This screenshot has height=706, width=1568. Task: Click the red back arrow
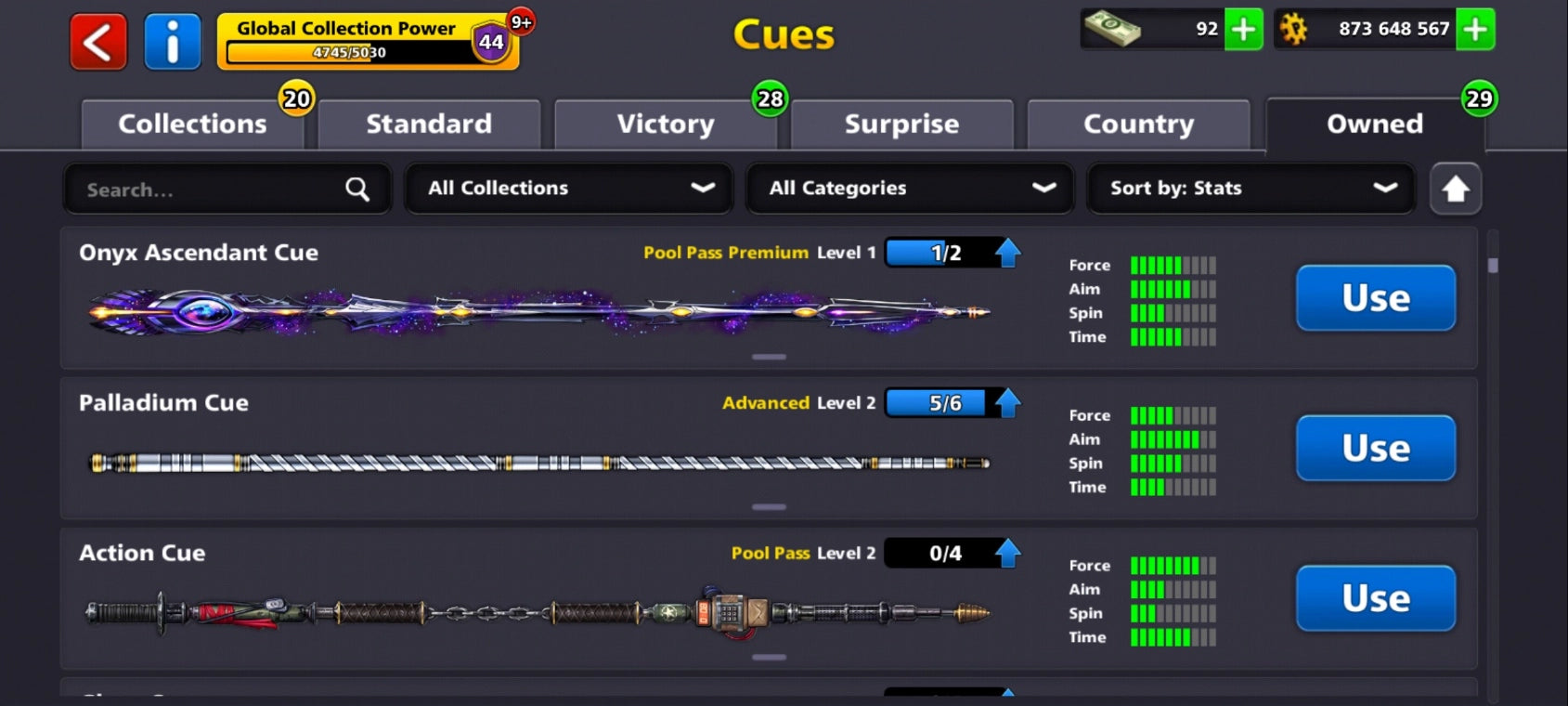pos(97,41)
